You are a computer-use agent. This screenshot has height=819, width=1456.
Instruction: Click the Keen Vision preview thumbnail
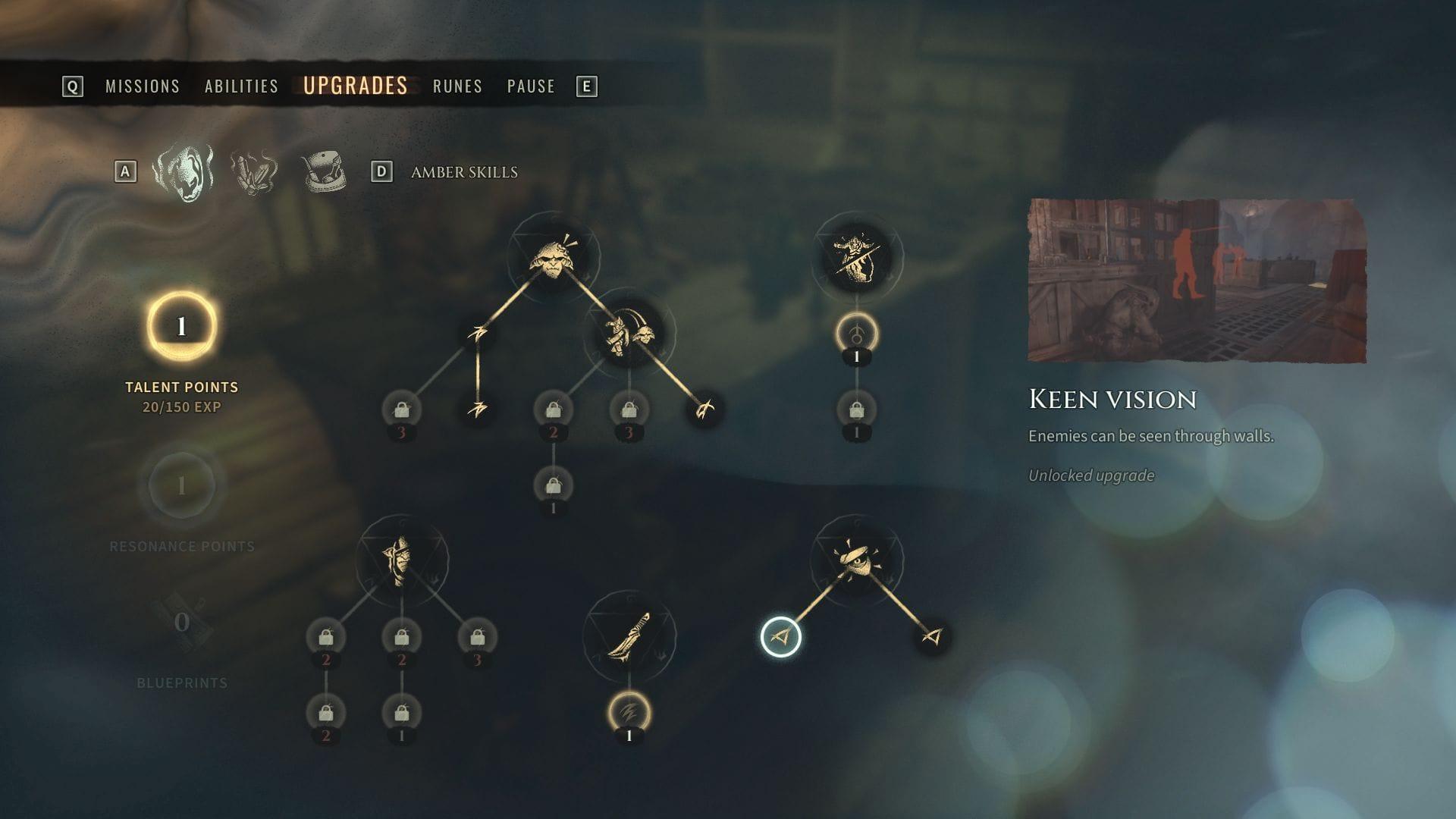coord(1197,281)
